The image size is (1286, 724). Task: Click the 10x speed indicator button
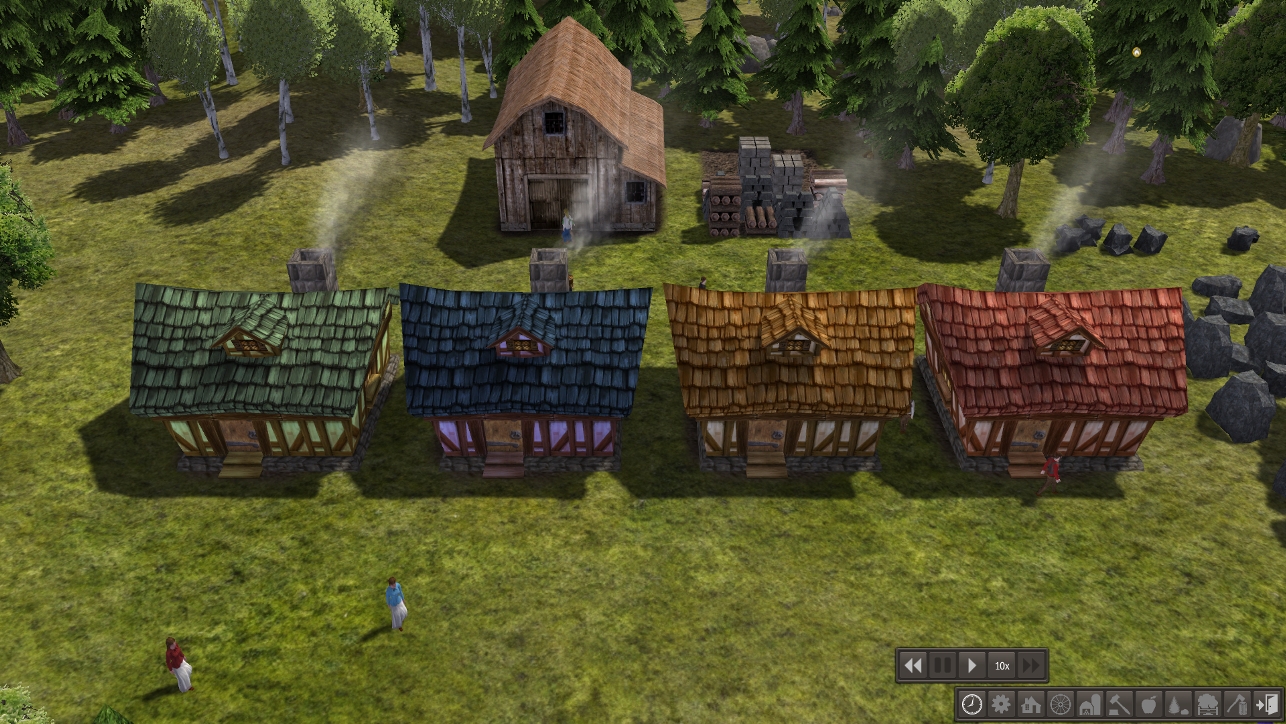[x=1001, y=665]
